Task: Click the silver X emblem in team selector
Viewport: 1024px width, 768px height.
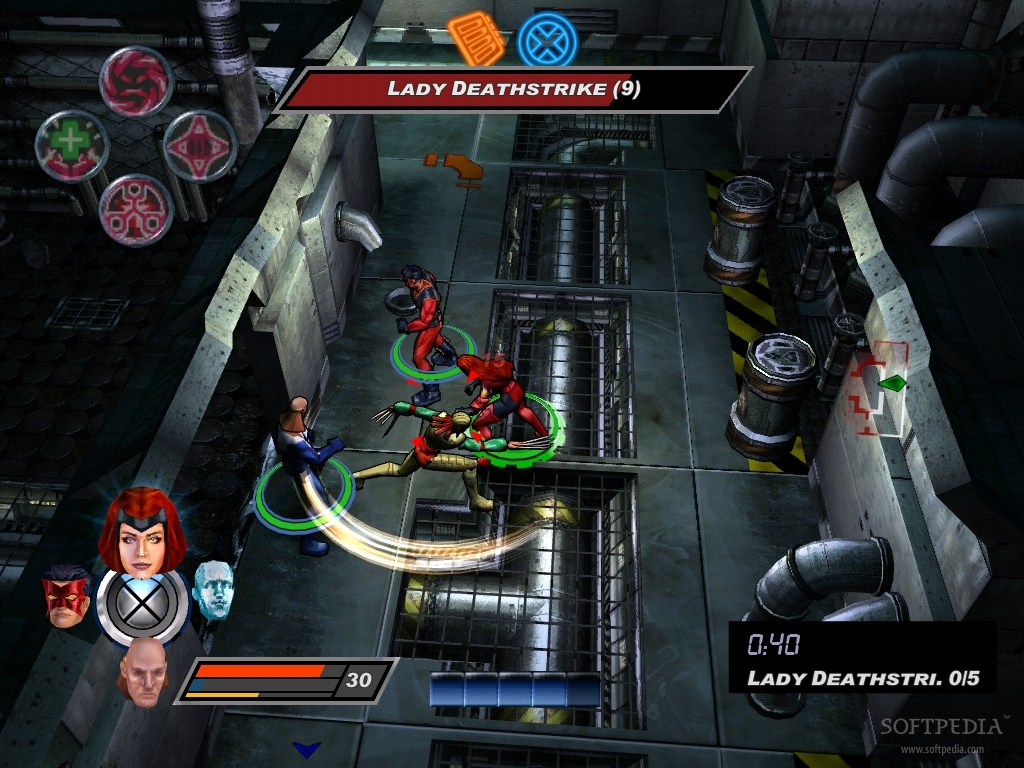Action: (x=141, y=604)
